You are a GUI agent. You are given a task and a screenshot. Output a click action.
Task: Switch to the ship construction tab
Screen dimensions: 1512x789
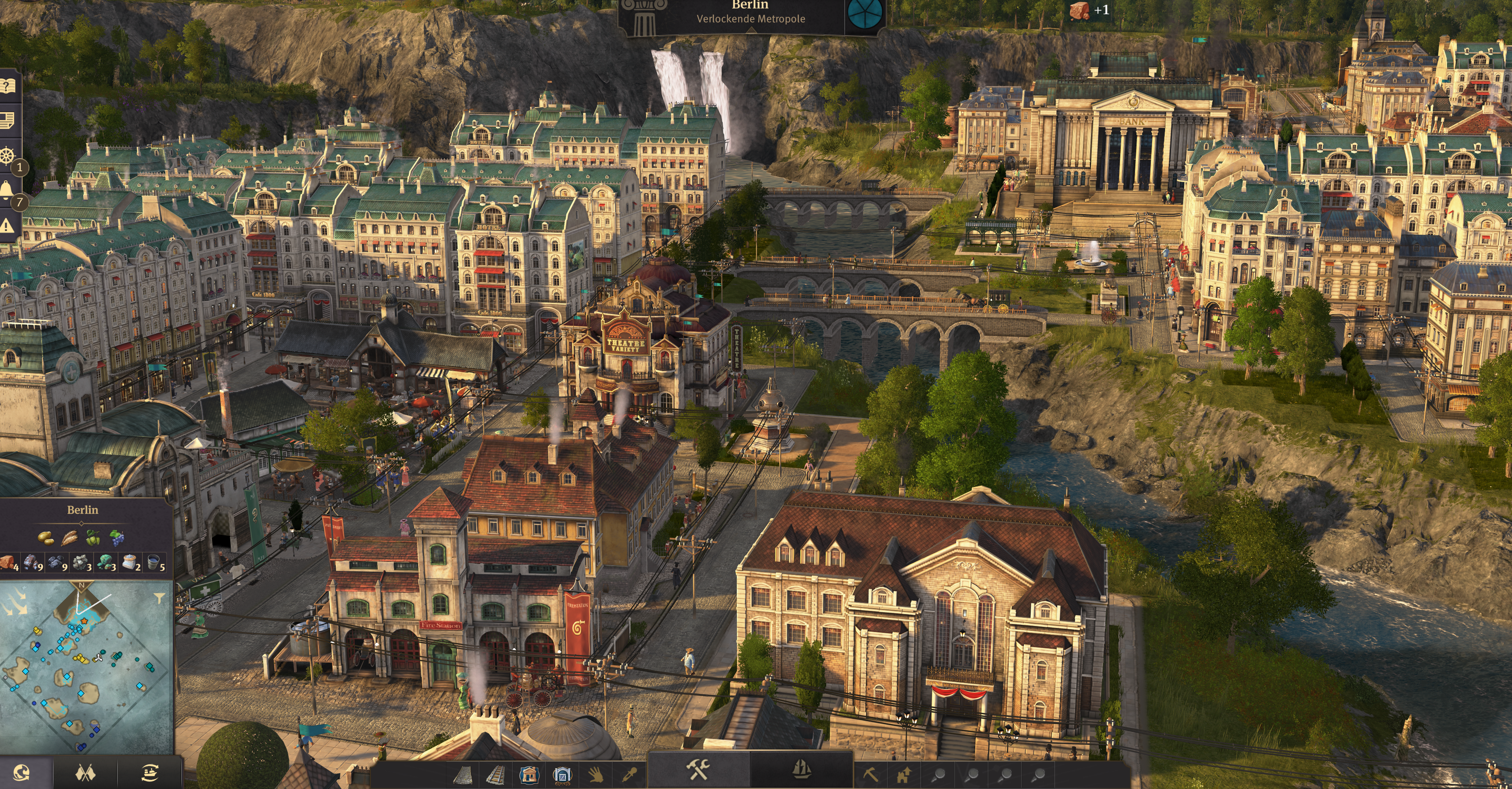point(801,768)
